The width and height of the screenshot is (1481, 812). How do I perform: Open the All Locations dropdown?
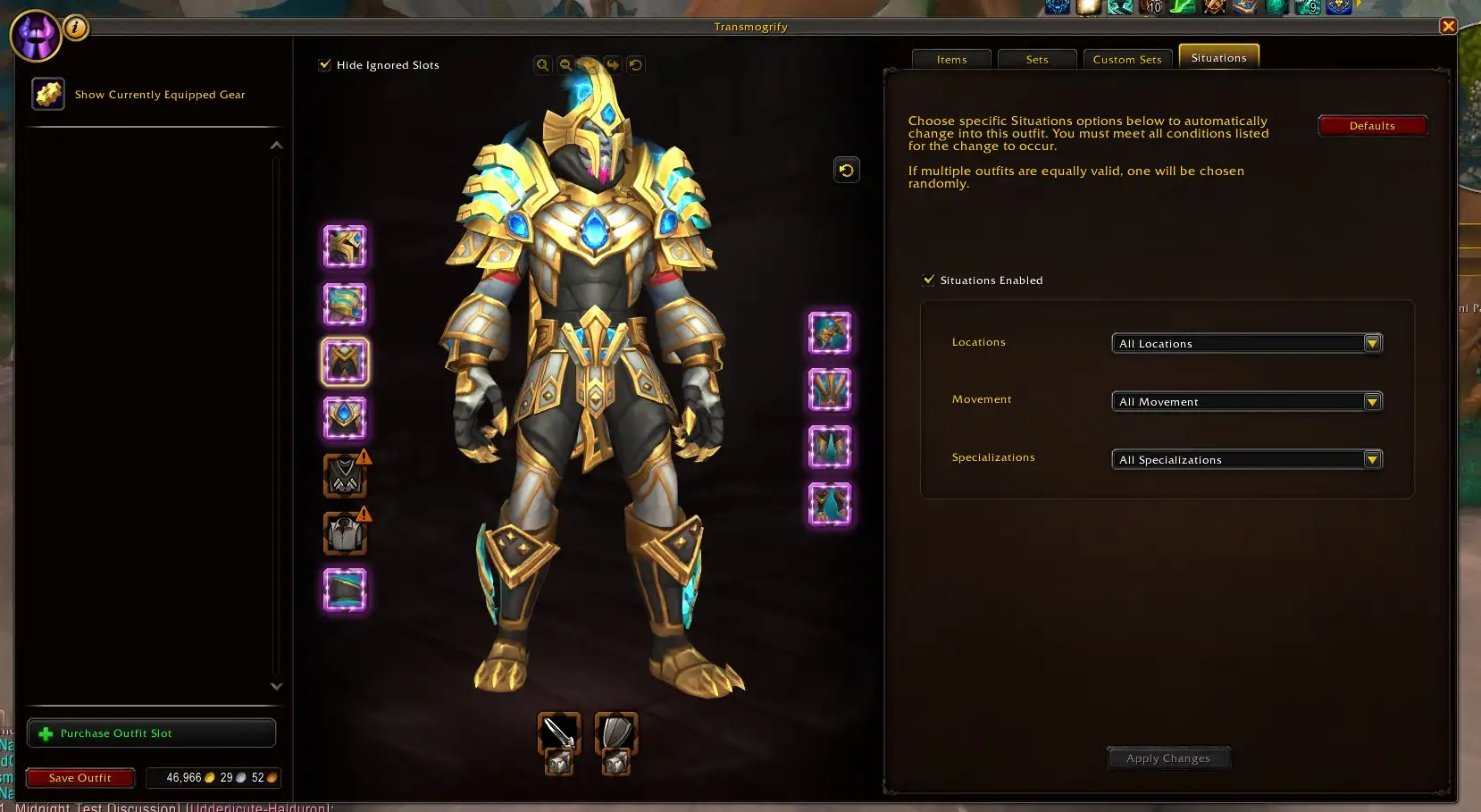[x=1246, y=344]
